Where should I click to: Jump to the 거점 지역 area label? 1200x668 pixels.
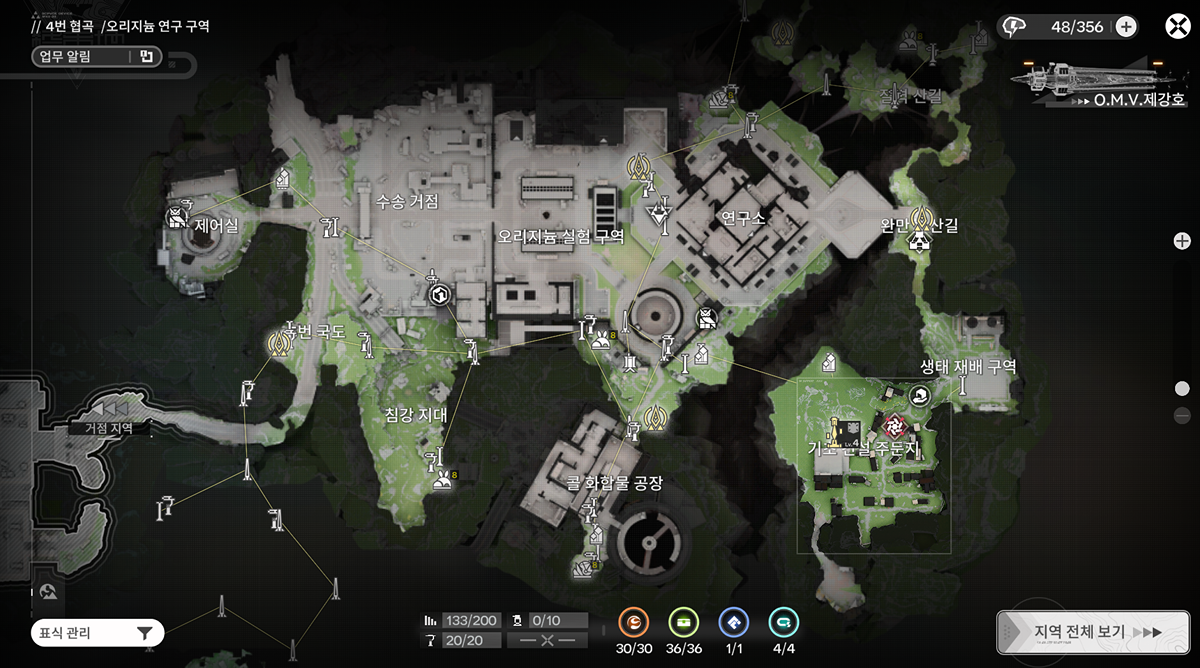(x=108, y=428)
